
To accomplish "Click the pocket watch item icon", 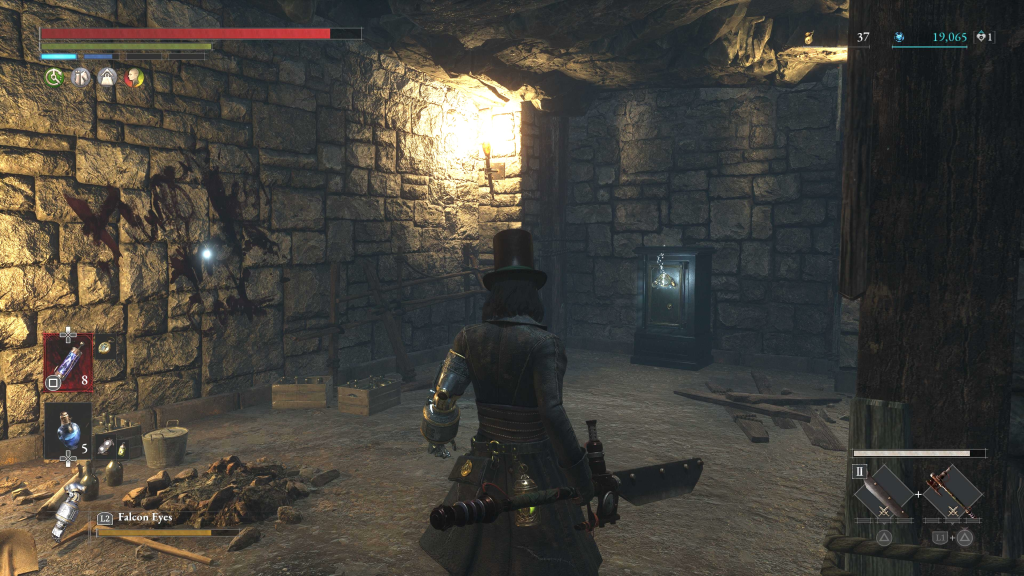I will (x=104, y=346).
